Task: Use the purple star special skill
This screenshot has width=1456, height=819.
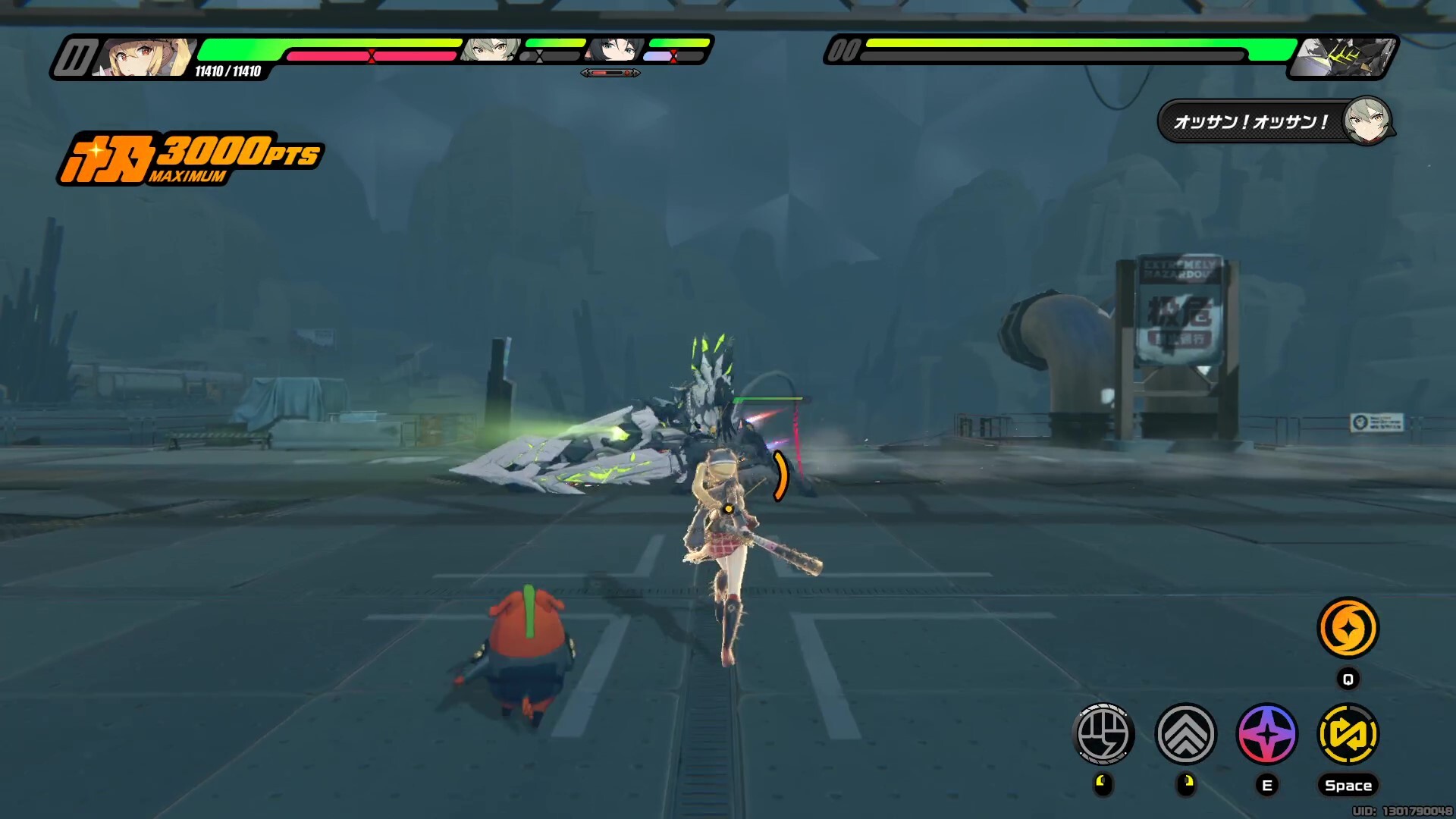Action: click(x=1267, y=733)
